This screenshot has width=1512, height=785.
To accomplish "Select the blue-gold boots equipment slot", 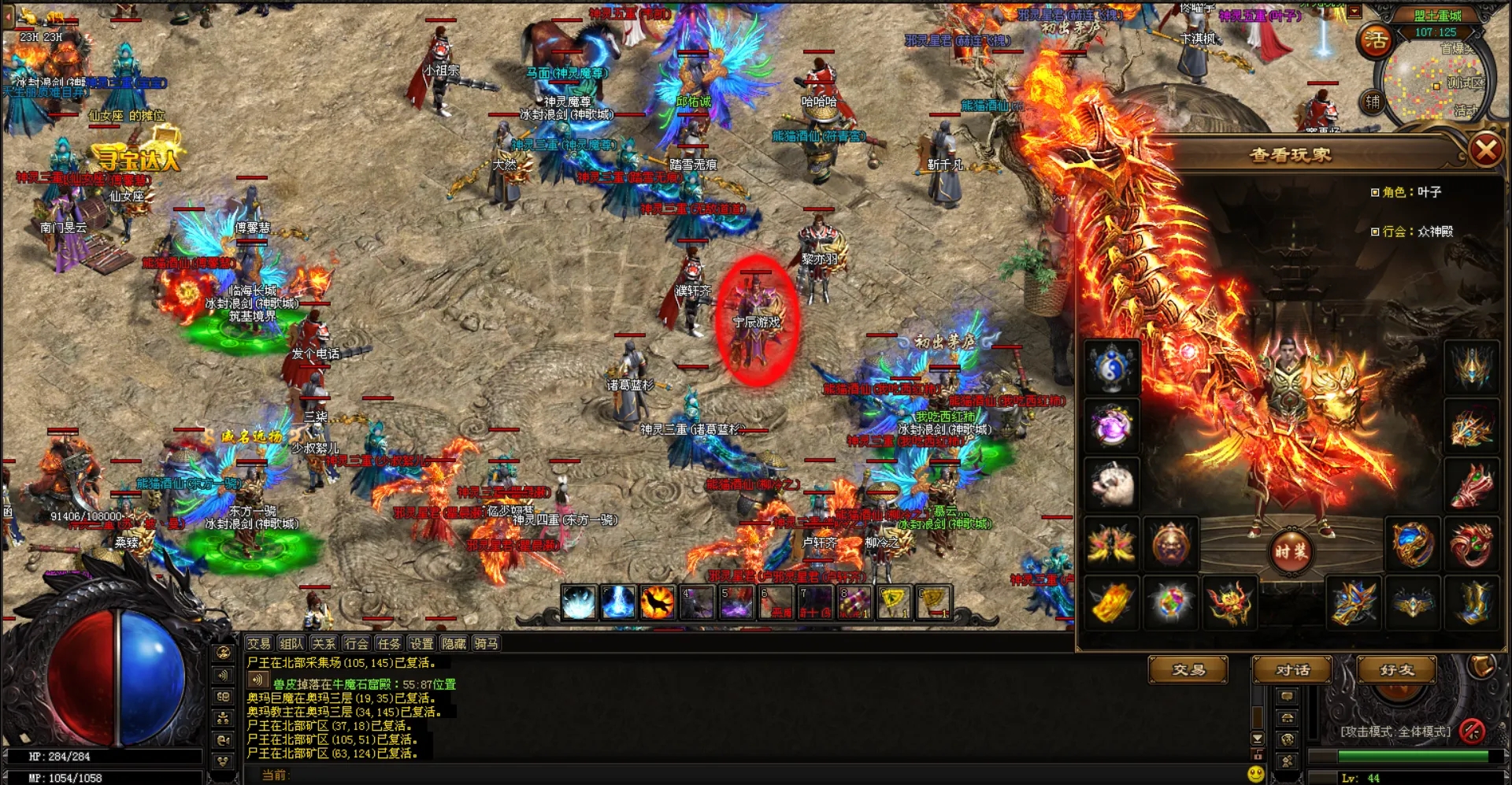I will click(x=1472, y=602).
